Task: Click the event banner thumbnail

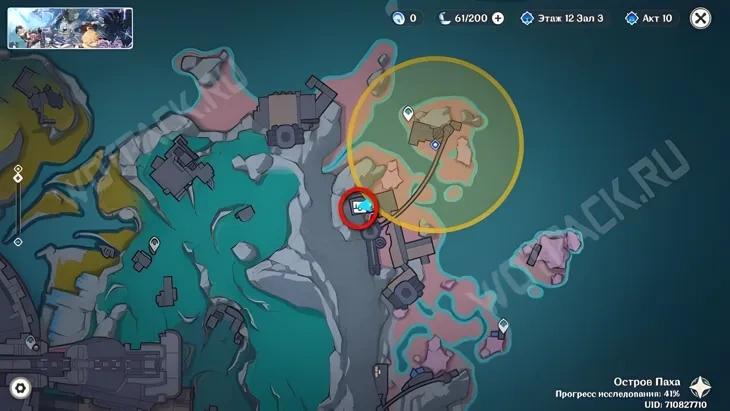Action: pos(70,28)
